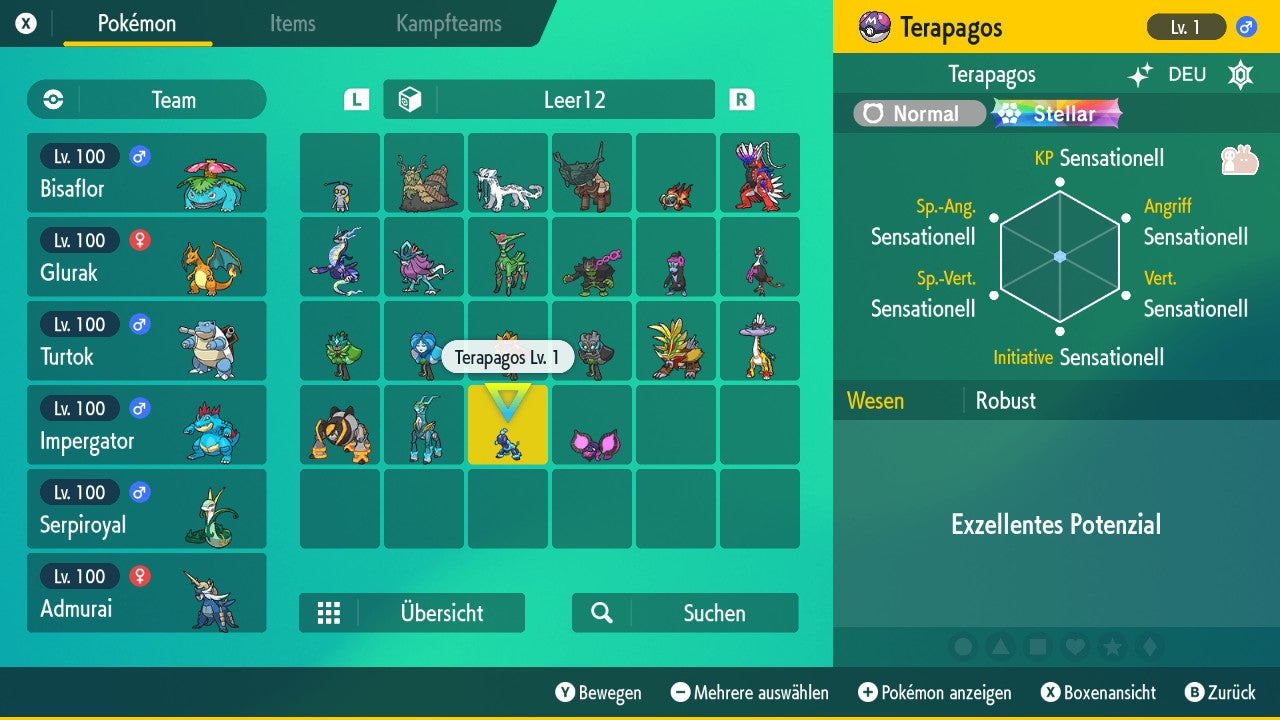
Task: Open the Kampfteams tab
Action: pos(448,25)
